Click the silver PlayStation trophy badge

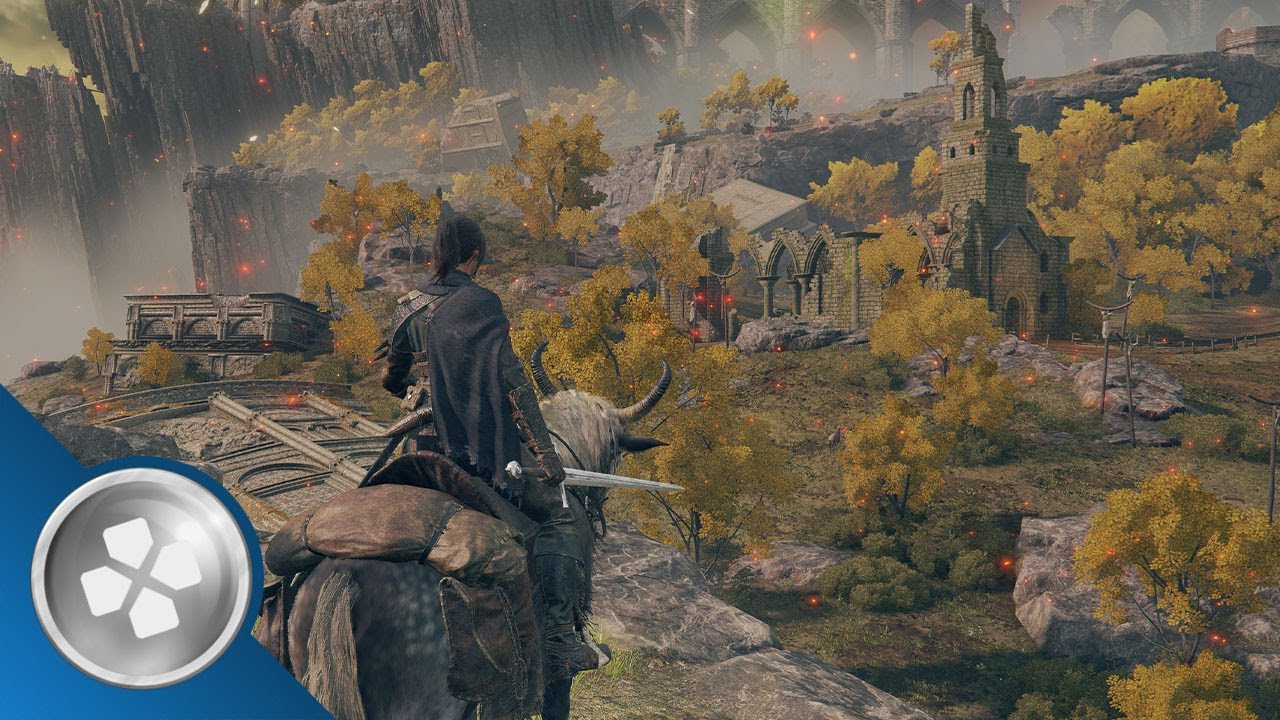tap(141, 577)
